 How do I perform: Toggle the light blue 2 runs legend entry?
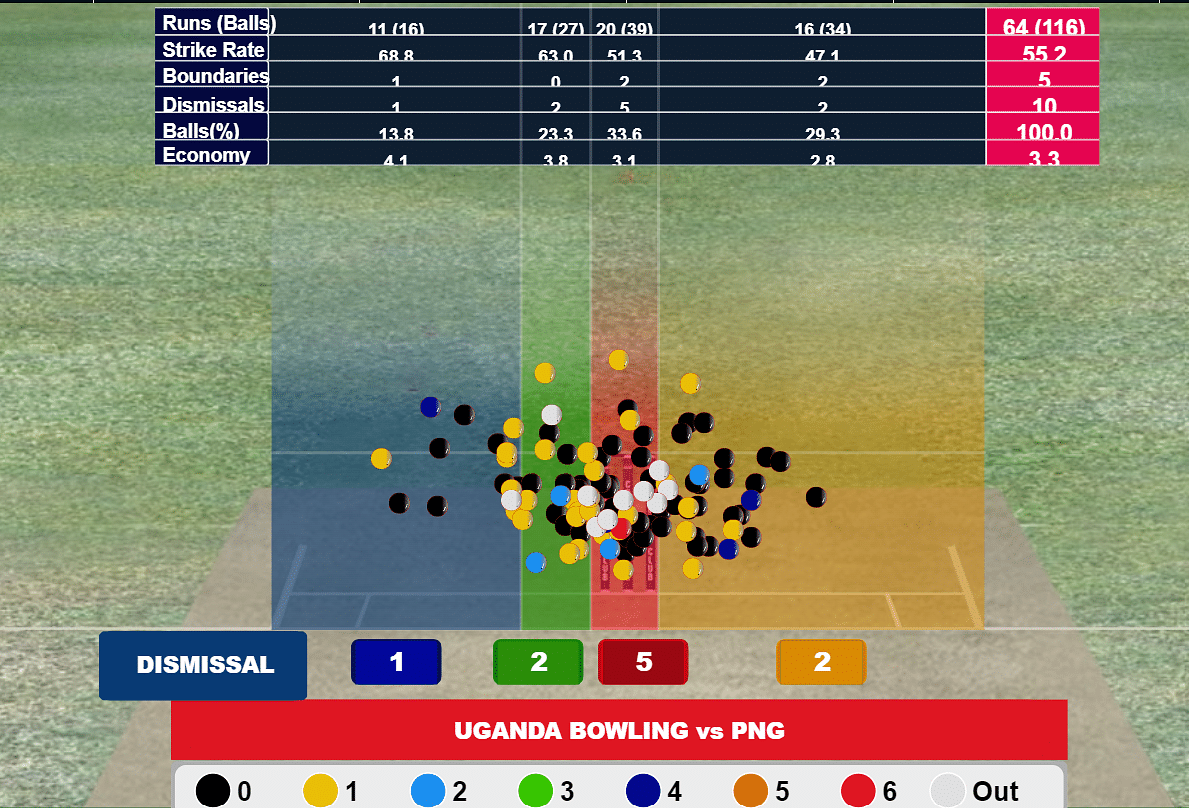coord(439,791)
